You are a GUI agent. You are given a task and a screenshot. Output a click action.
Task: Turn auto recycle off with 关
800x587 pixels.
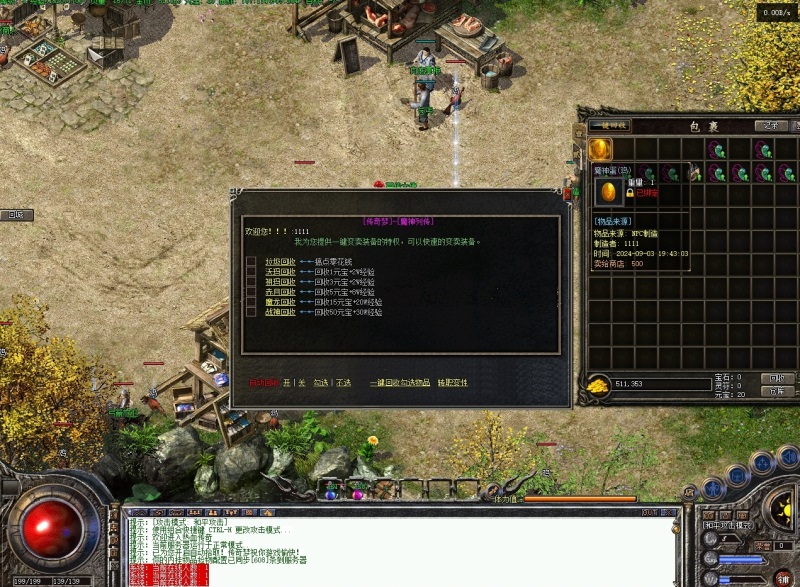tap(302, 382)
